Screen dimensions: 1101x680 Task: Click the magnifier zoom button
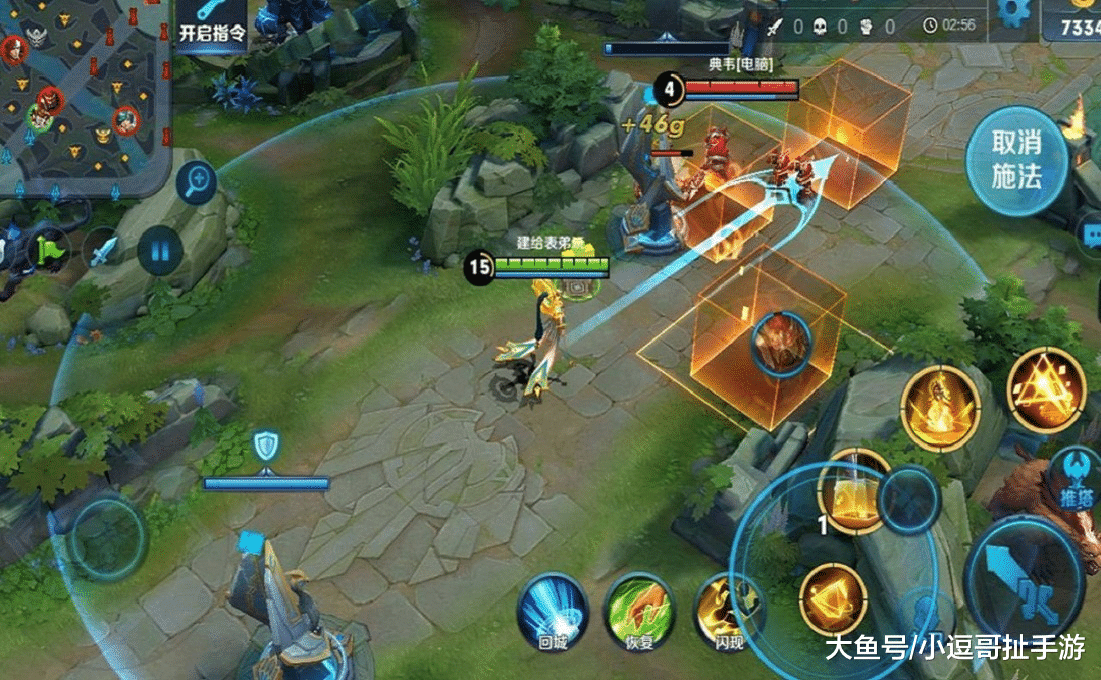pos(196,183)
